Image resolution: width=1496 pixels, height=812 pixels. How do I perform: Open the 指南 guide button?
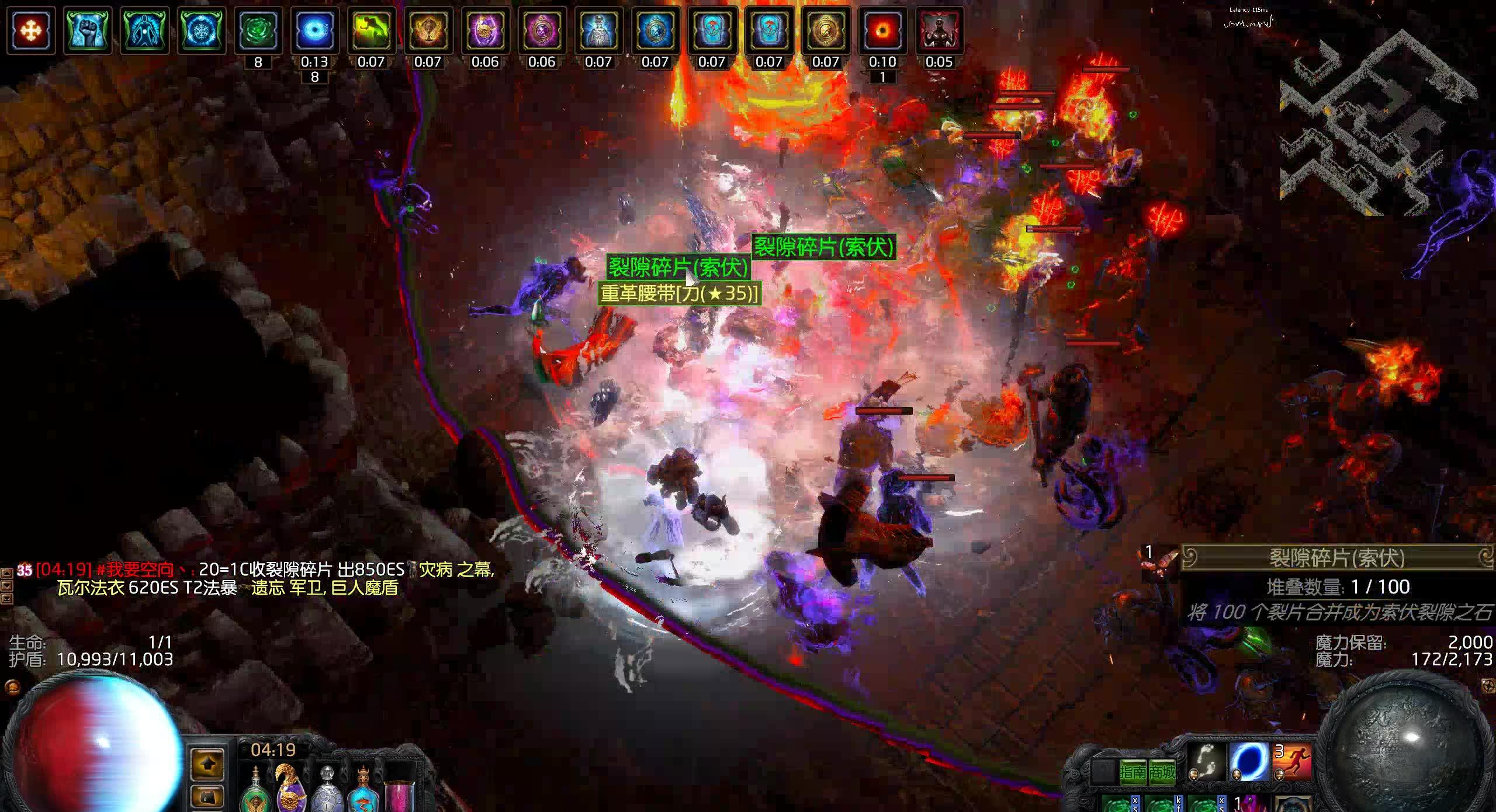click(x=1133, y=772)
